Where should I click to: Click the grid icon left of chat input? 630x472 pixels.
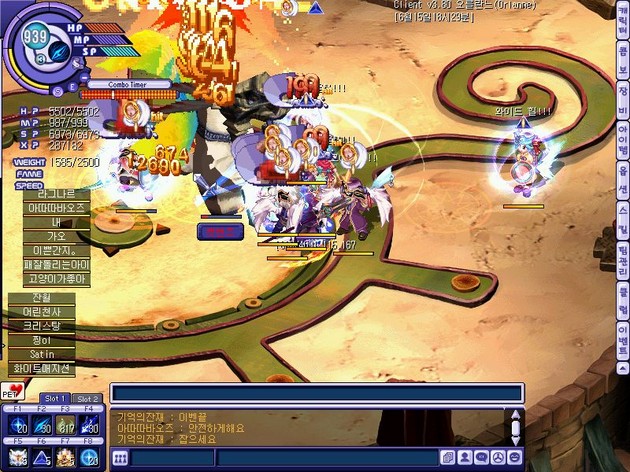click(x=119, y=458)
